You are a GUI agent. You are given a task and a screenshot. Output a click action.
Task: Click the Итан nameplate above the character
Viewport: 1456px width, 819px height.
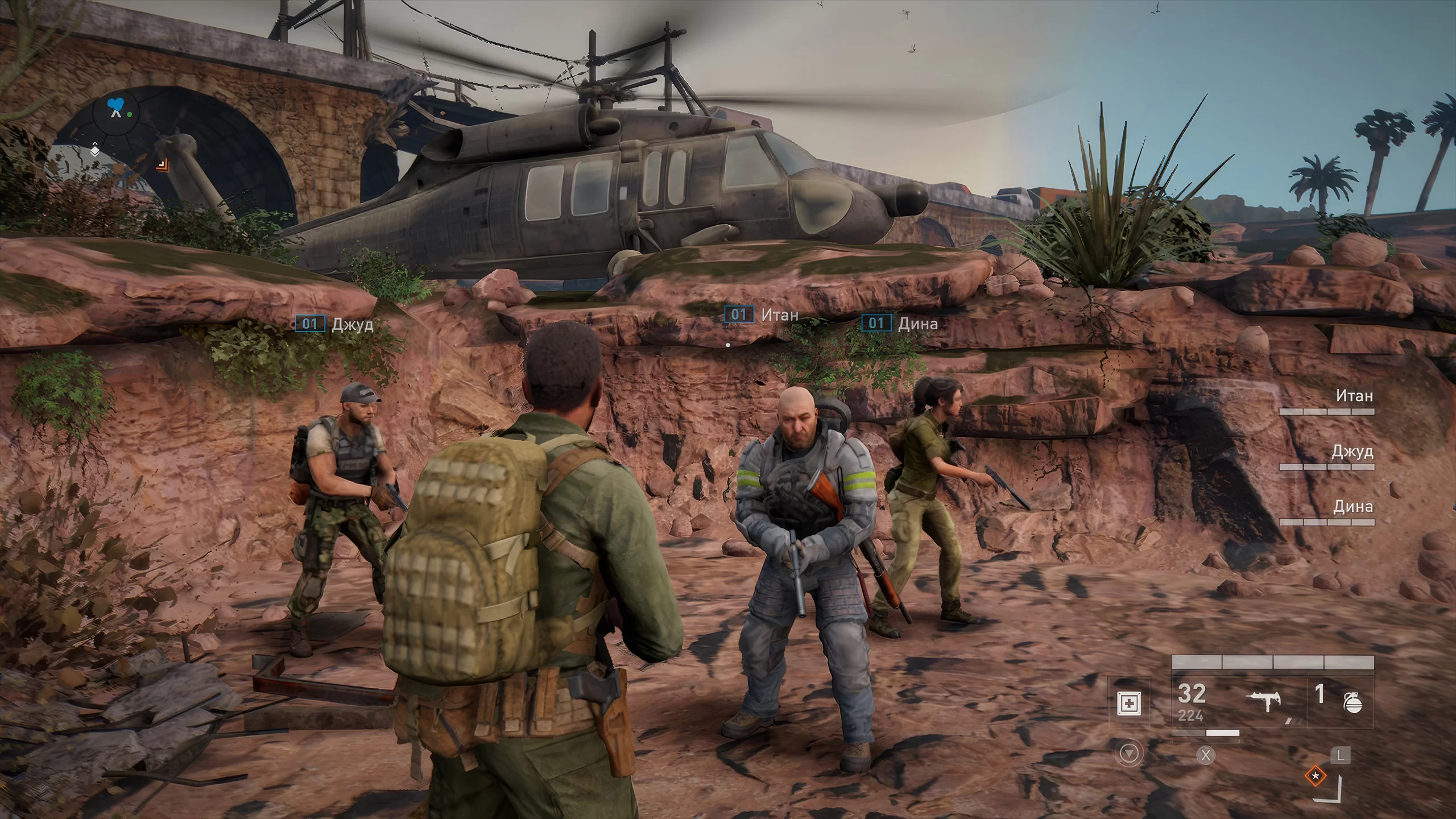(761, 315)
